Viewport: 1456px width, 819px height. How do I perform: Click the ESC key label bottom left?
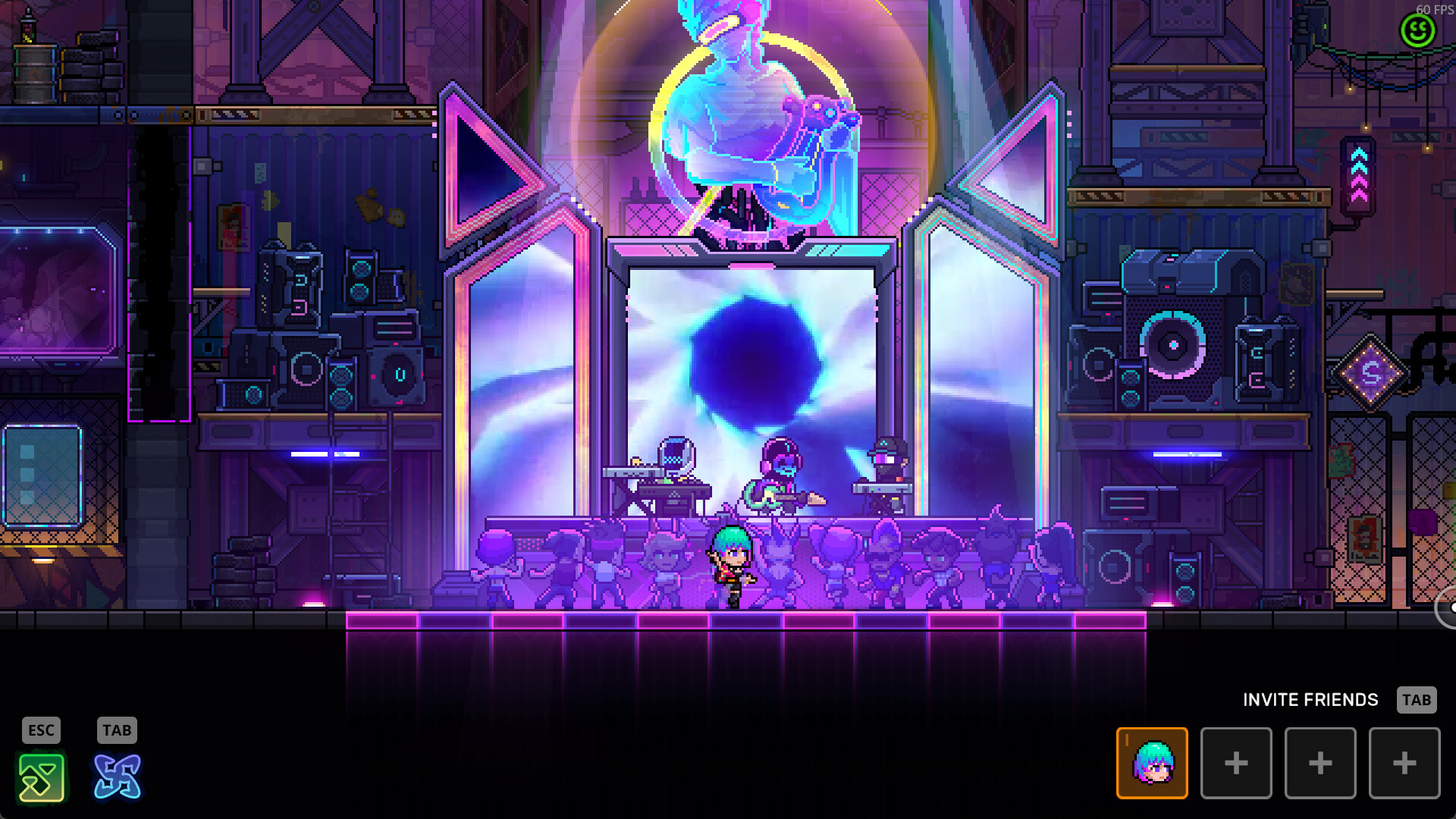coord(42,730)
